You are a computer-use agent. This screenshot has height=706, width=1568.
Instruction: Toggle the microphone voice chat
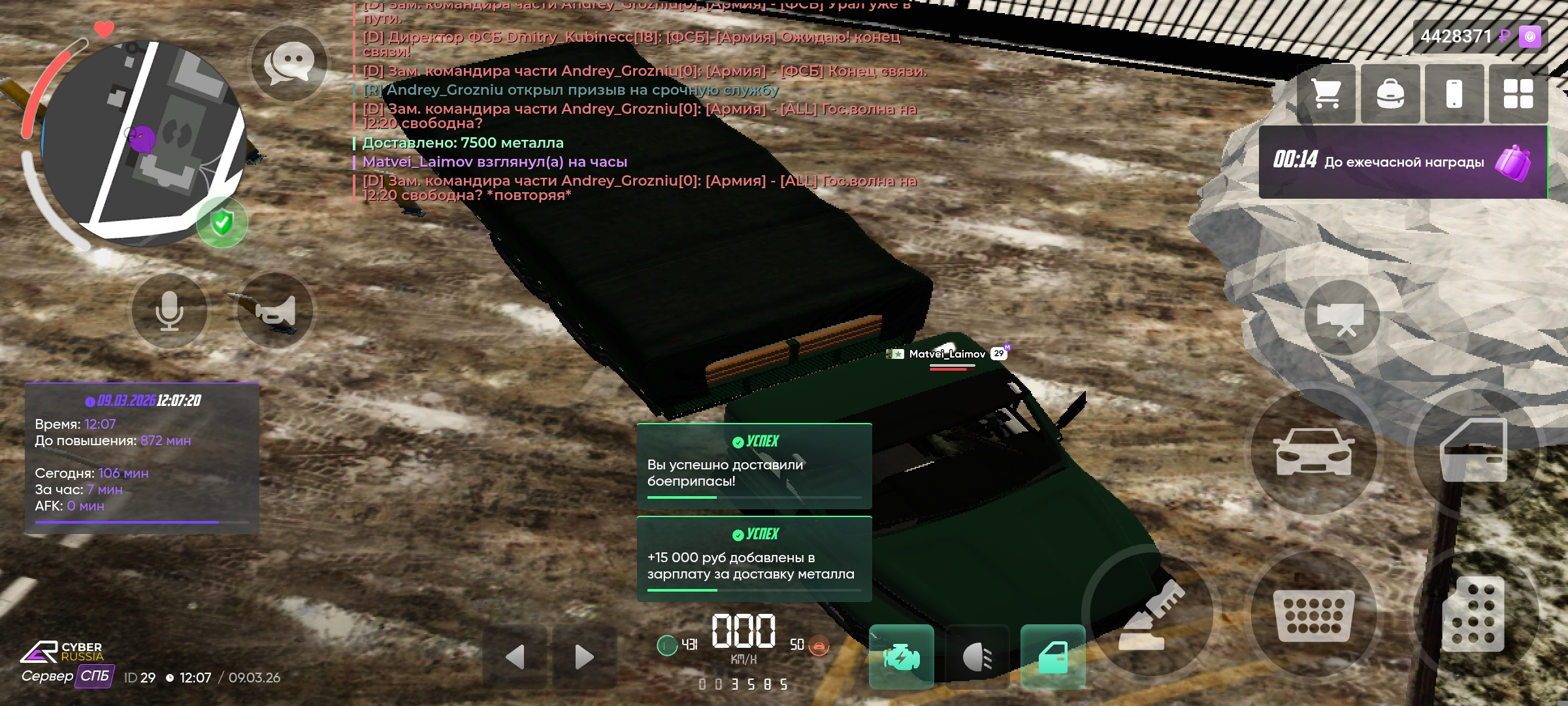[170, 311]
